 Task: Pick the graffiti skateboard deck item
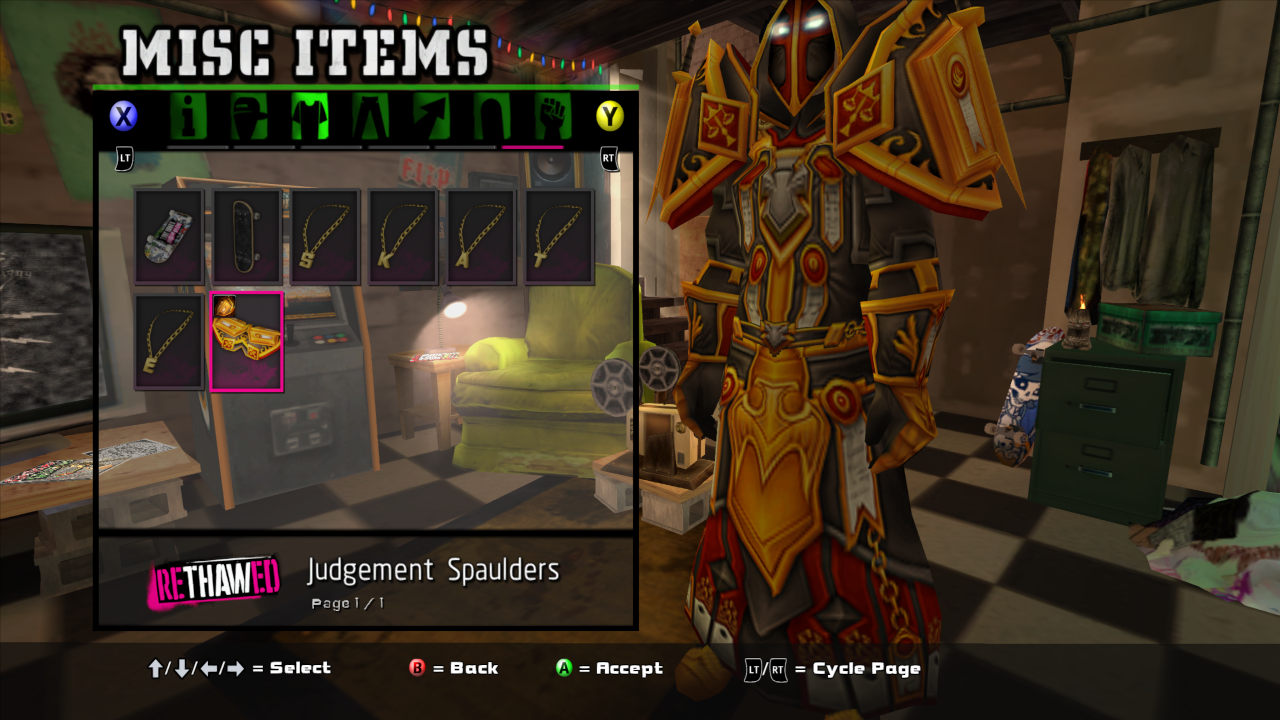click(169, 237)
